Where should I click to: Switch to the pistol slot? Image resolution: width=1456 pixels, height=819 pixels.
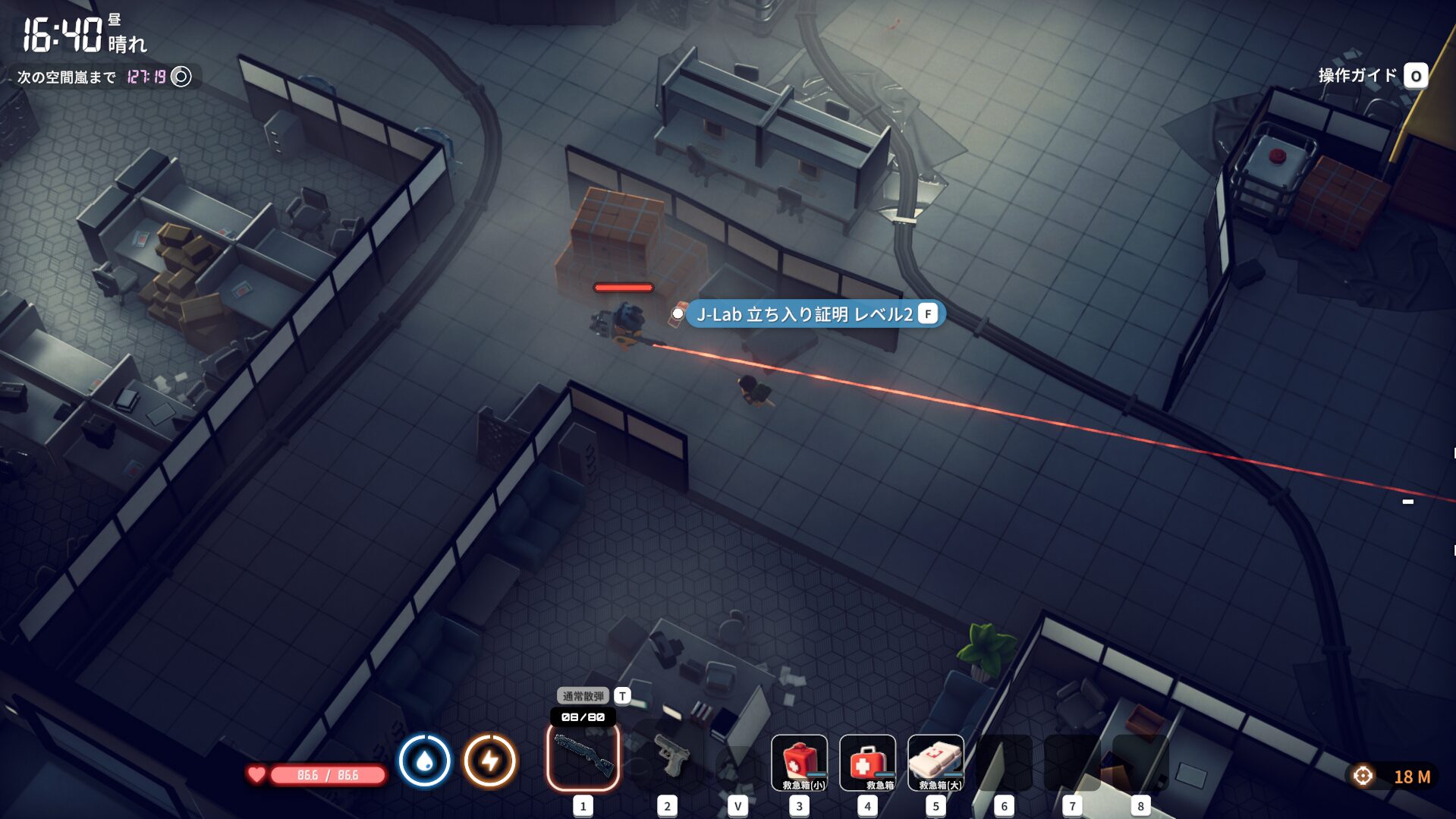(x=667, y=757)
